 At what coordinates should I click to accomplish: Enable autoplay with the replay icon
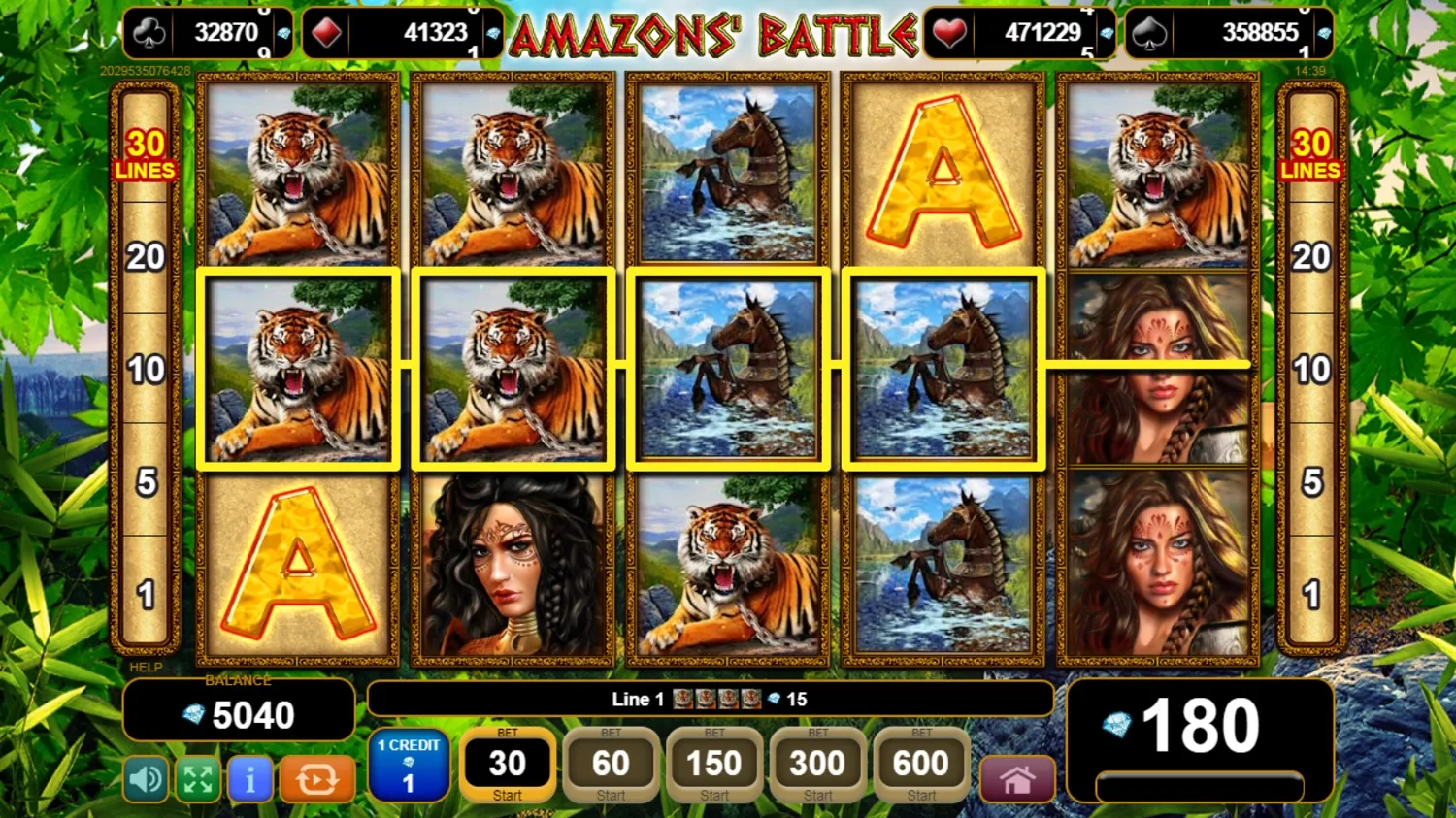[317, 779]
